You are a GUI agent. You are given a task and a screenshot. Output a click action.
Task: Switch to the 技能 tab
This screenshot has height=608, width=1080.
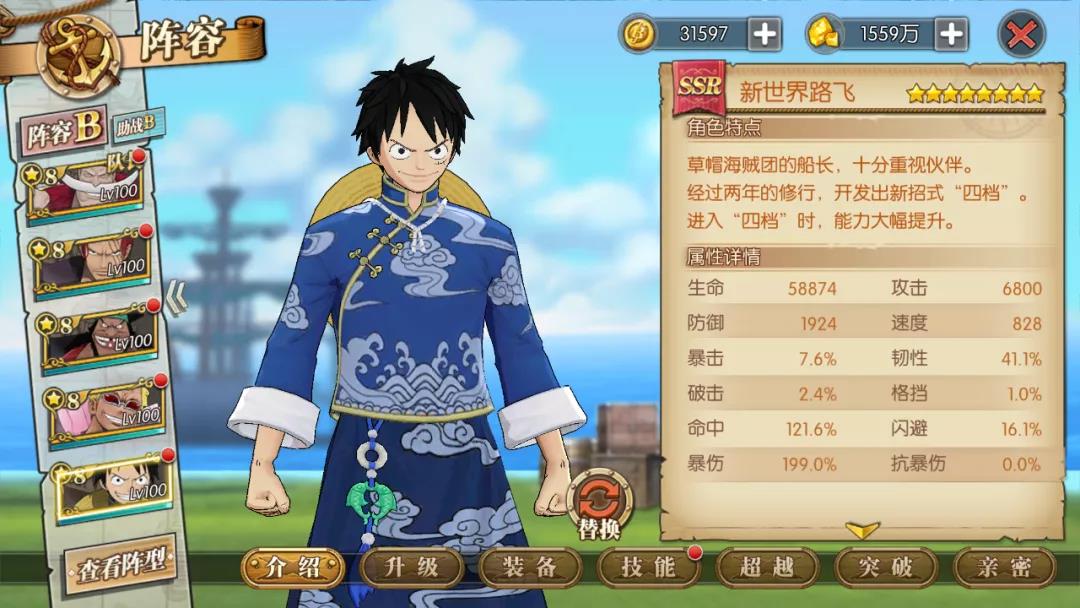tap(648, 568)
